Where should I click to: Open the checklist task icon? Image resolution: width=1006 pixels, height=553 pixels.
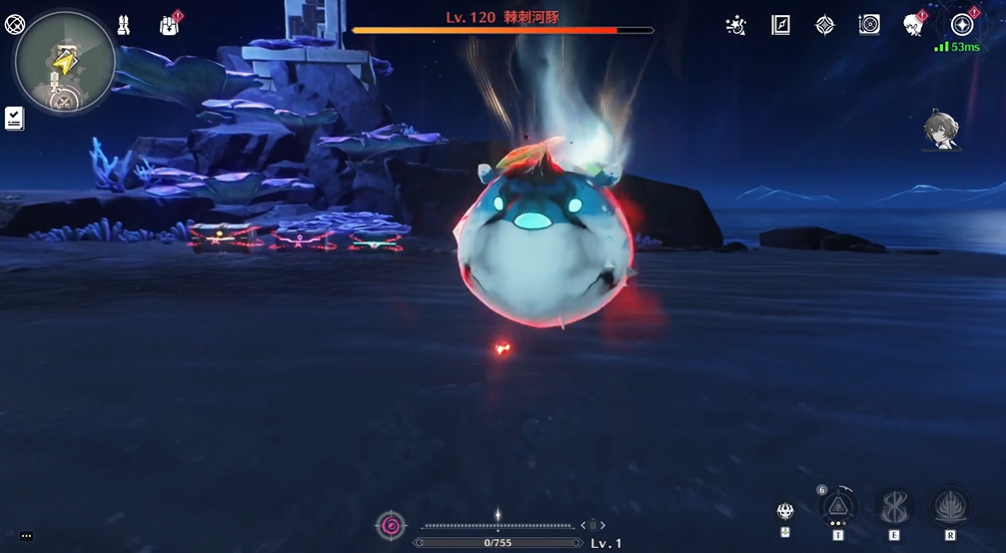(x=15, y=118)
